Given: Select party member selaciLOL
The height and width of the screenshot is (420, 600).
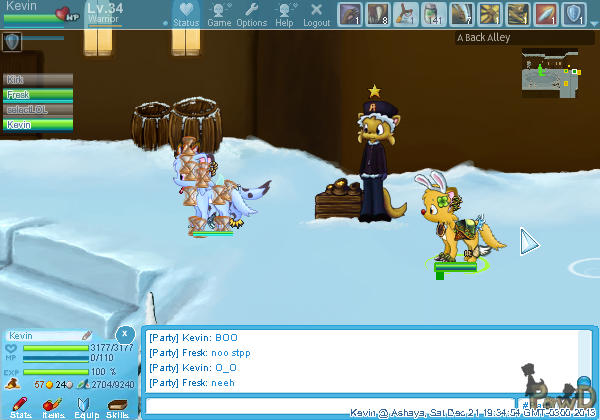Looking at the screenshot, I should click(38, 109).
